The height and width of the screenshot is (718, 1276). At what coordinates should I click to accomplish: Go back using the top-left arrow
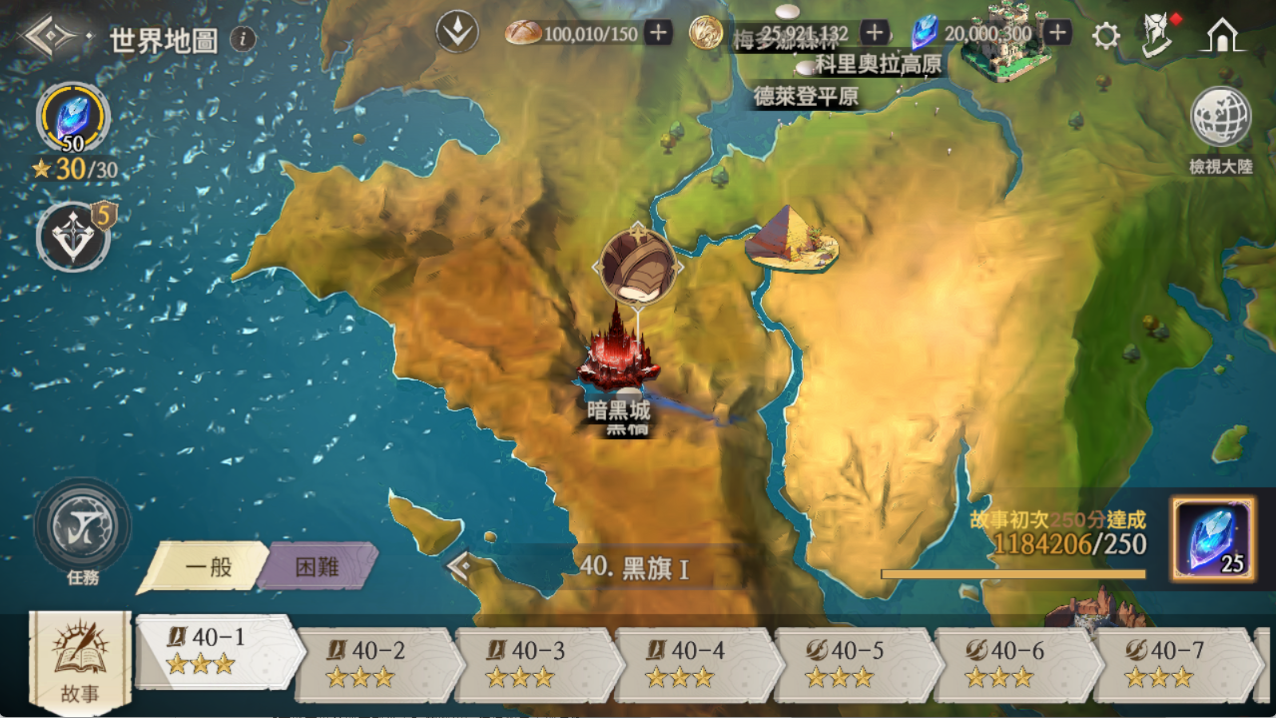[x=50, y=38]
